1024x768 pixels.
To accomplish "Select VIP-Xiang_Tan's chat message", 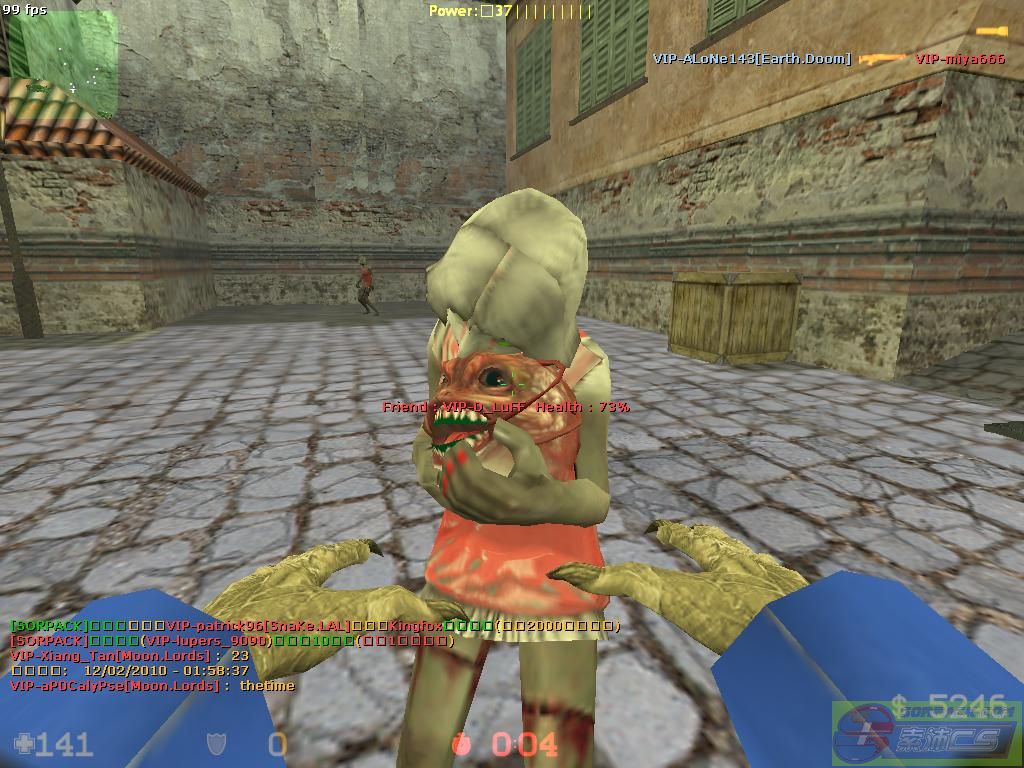I will [x=129, y=656].
